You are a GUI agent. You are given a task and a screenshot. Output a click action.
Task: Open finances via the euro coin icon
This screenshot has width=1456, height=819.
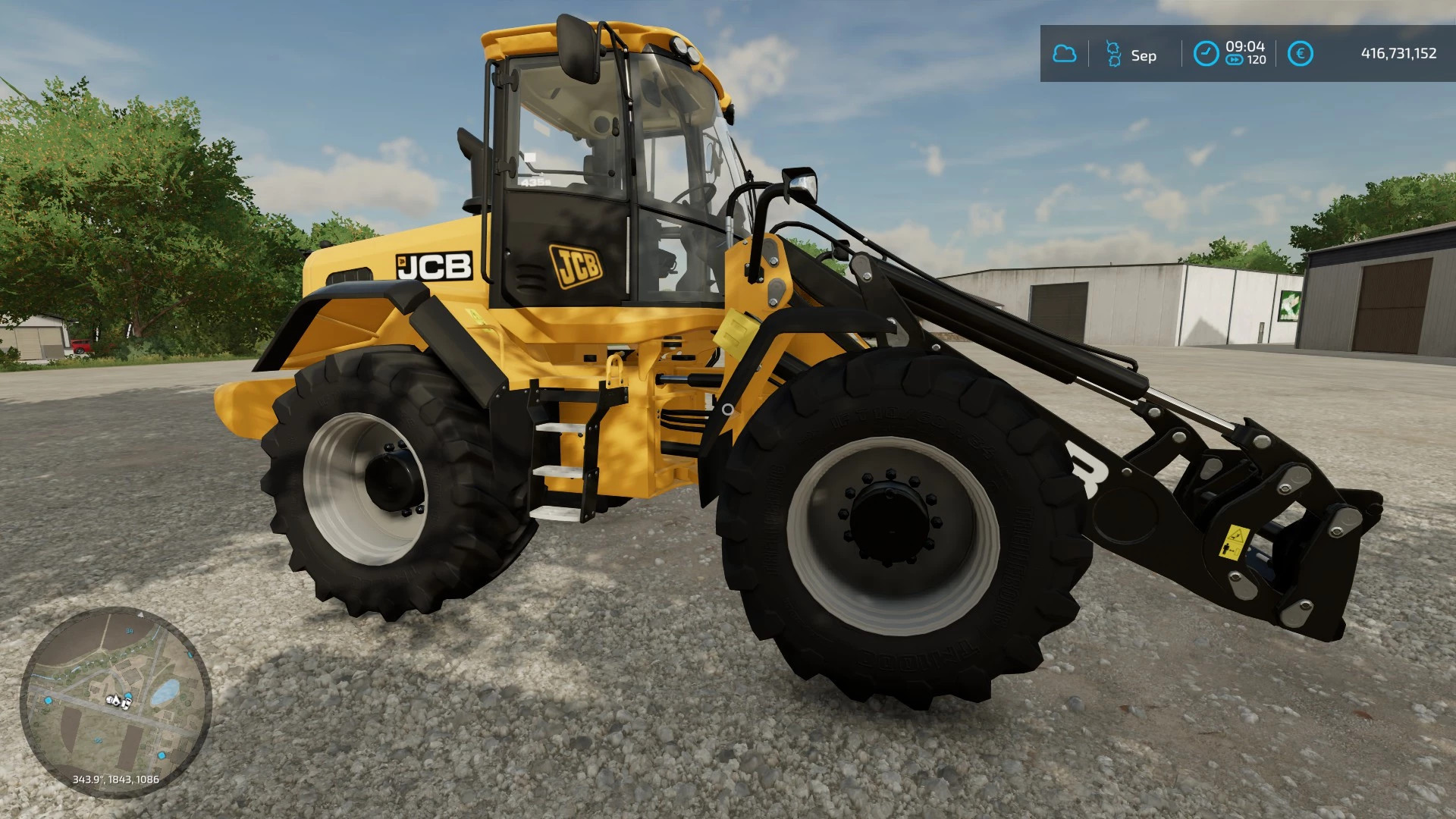tap(1301, 54)
